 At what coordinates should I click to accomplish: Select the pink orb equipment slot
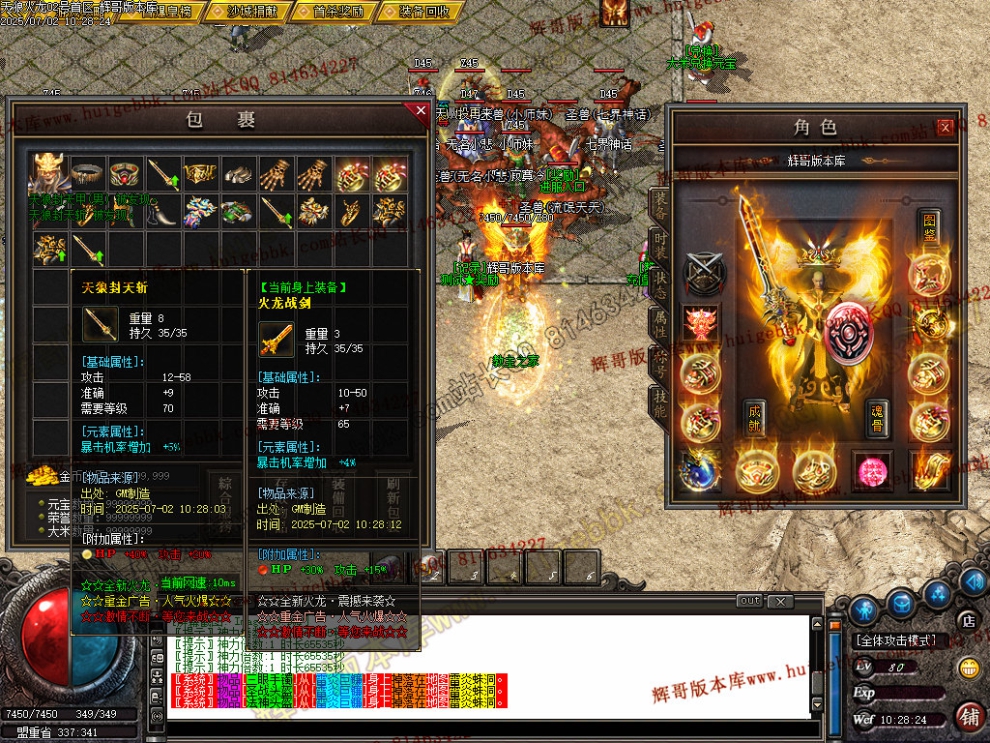pos(871,471)
